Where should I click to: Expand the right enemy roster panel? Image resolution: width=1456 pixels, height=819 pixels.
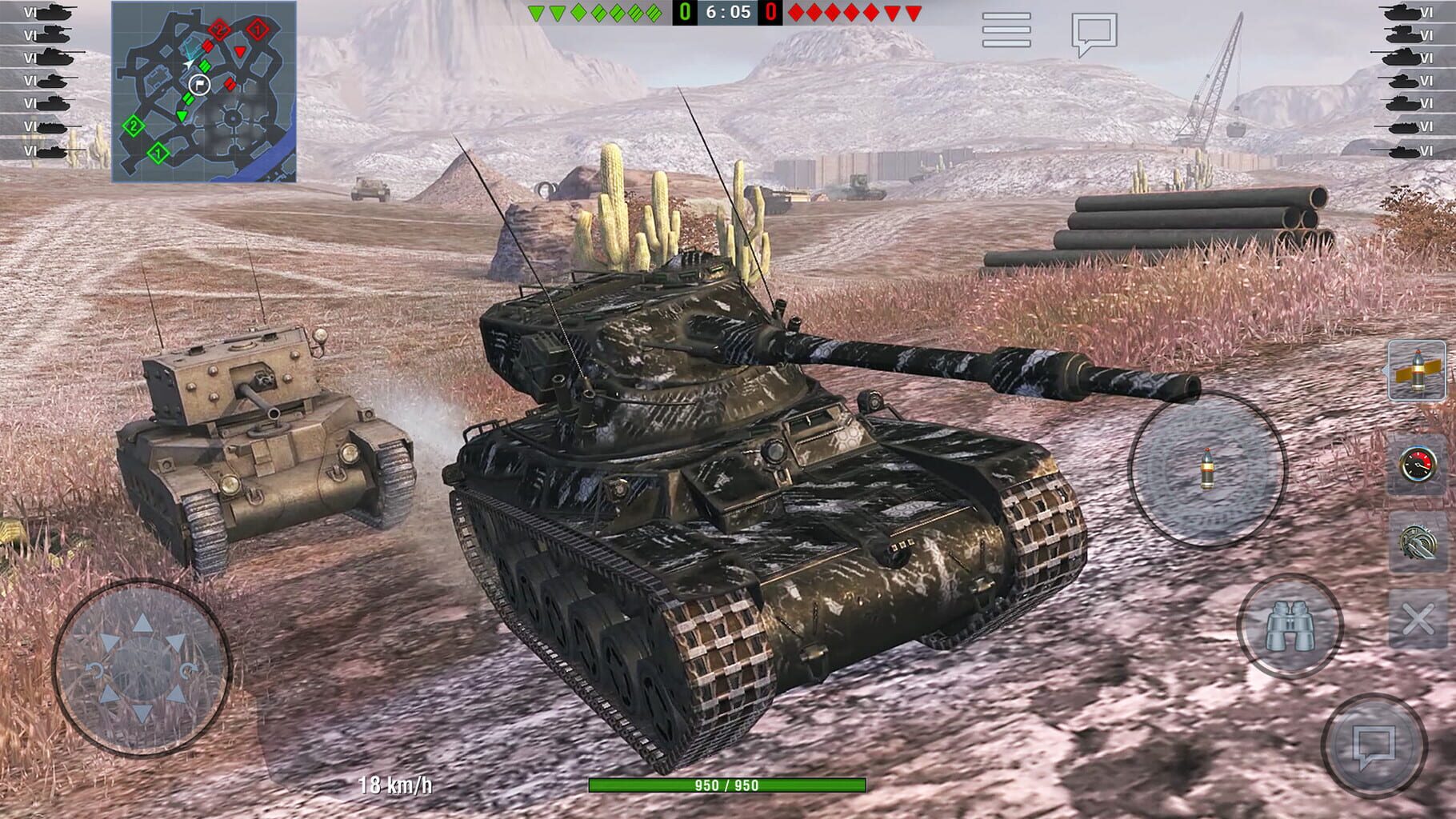click(x=1412, y=80)
